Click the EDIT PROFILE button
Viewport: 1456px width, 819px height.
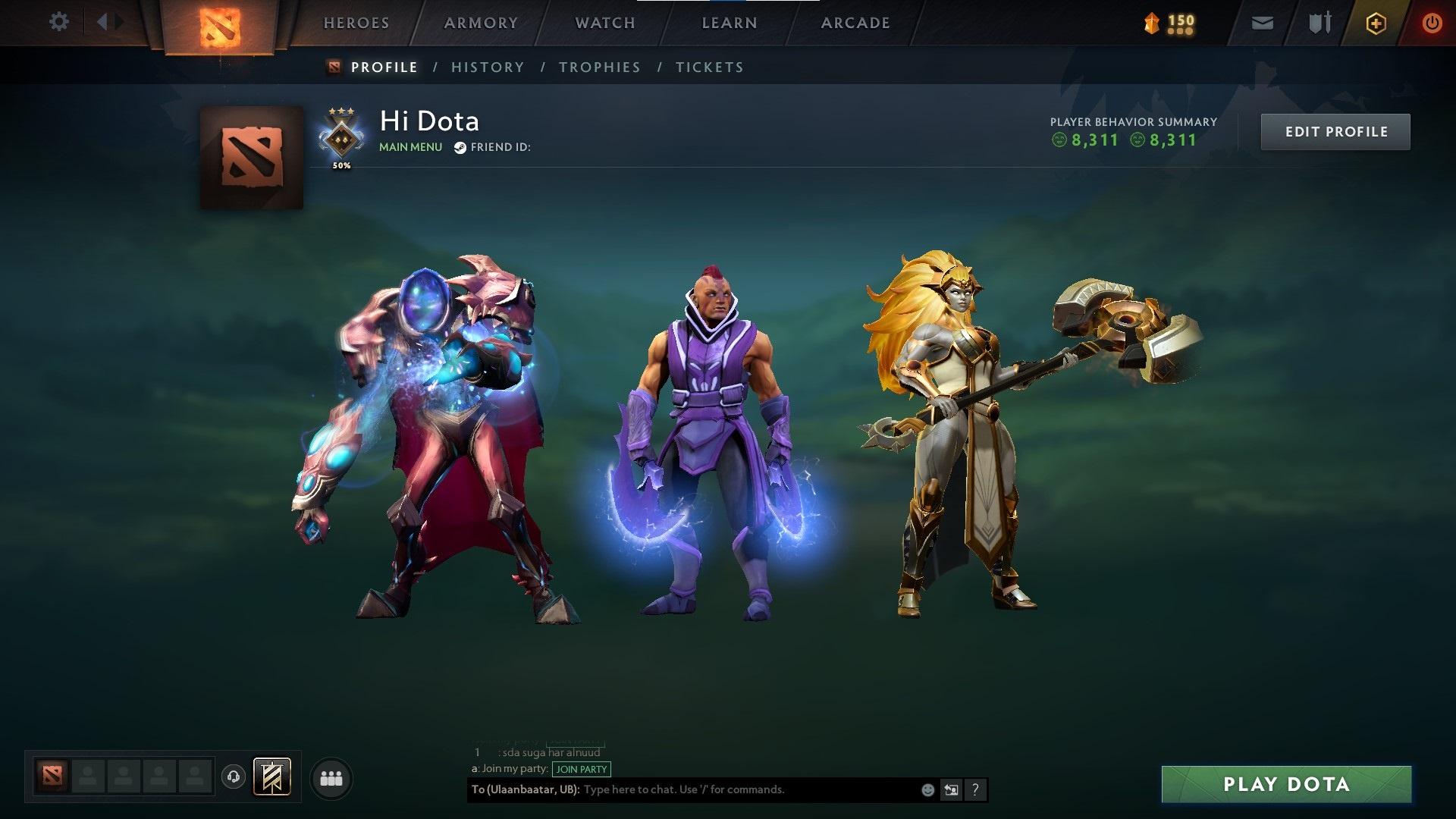pos(1335,131)
